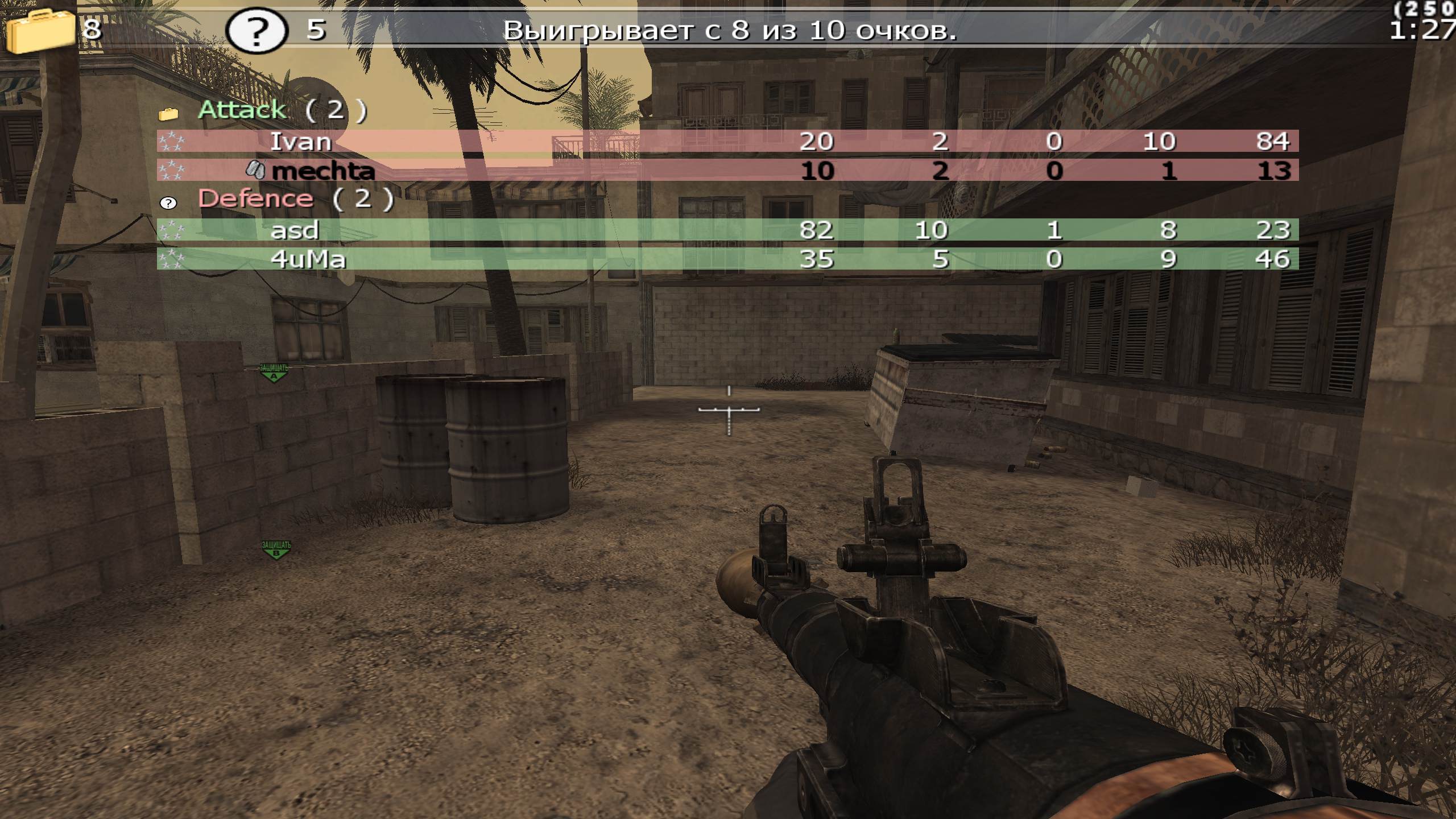Expand Ivan's scoreboard row
Viewport: 1456px width, 819px height.
[301, 141]
